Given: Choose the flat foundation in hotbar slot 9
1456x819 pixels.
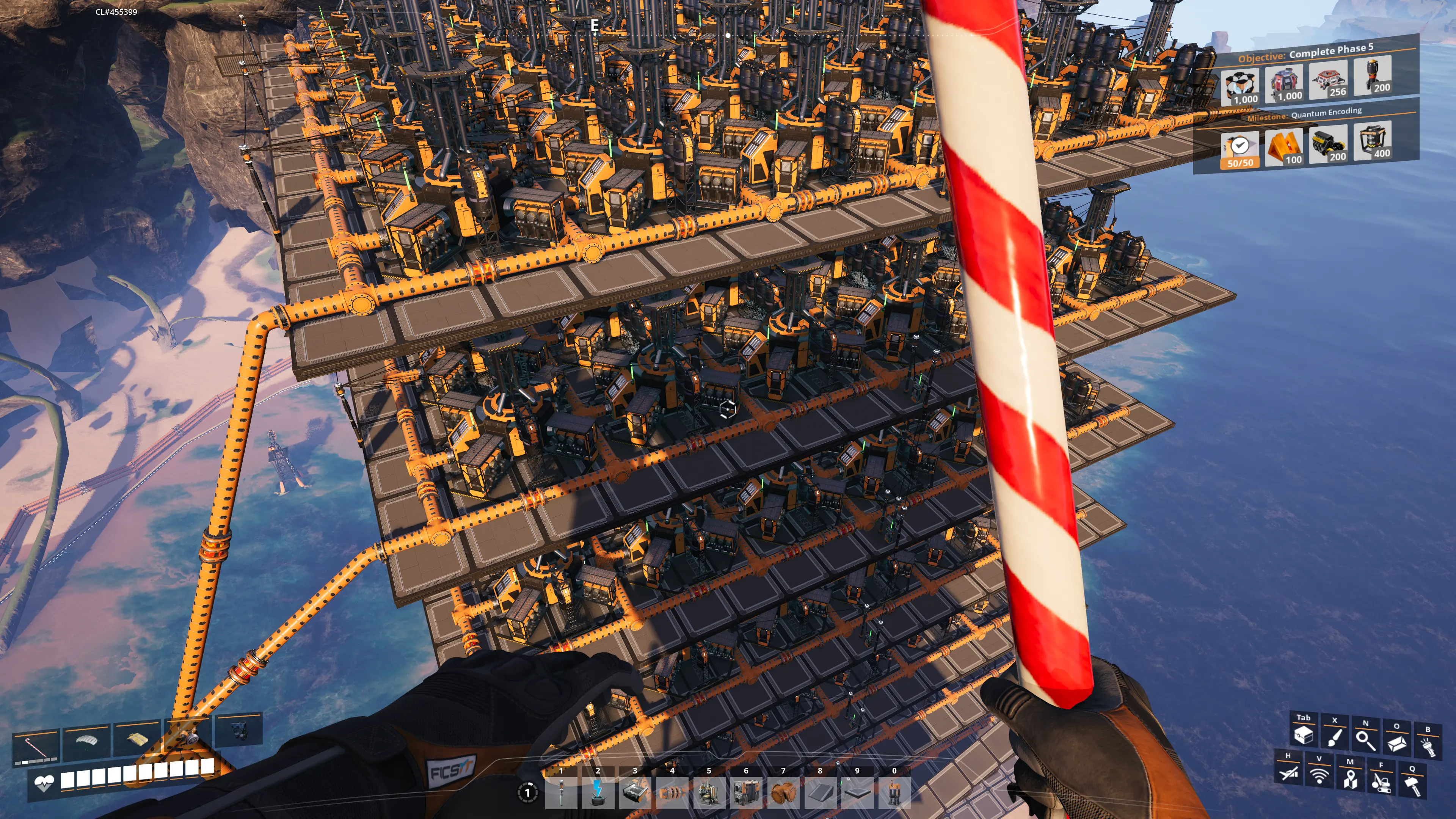Looking at the screenshot, I should tap(857, 792).
